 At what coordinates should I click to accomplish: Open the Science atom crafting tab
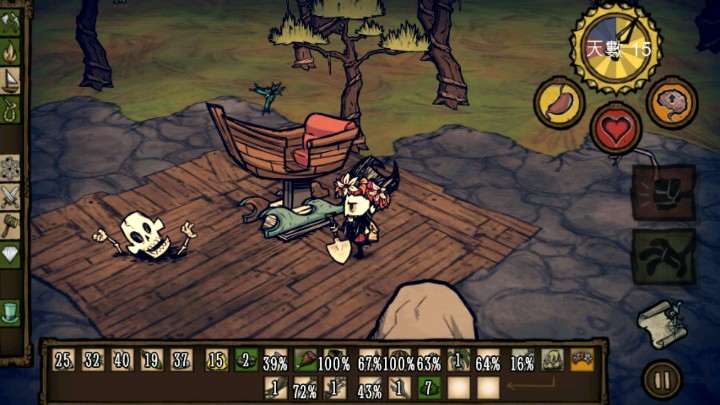coord(12,167)
